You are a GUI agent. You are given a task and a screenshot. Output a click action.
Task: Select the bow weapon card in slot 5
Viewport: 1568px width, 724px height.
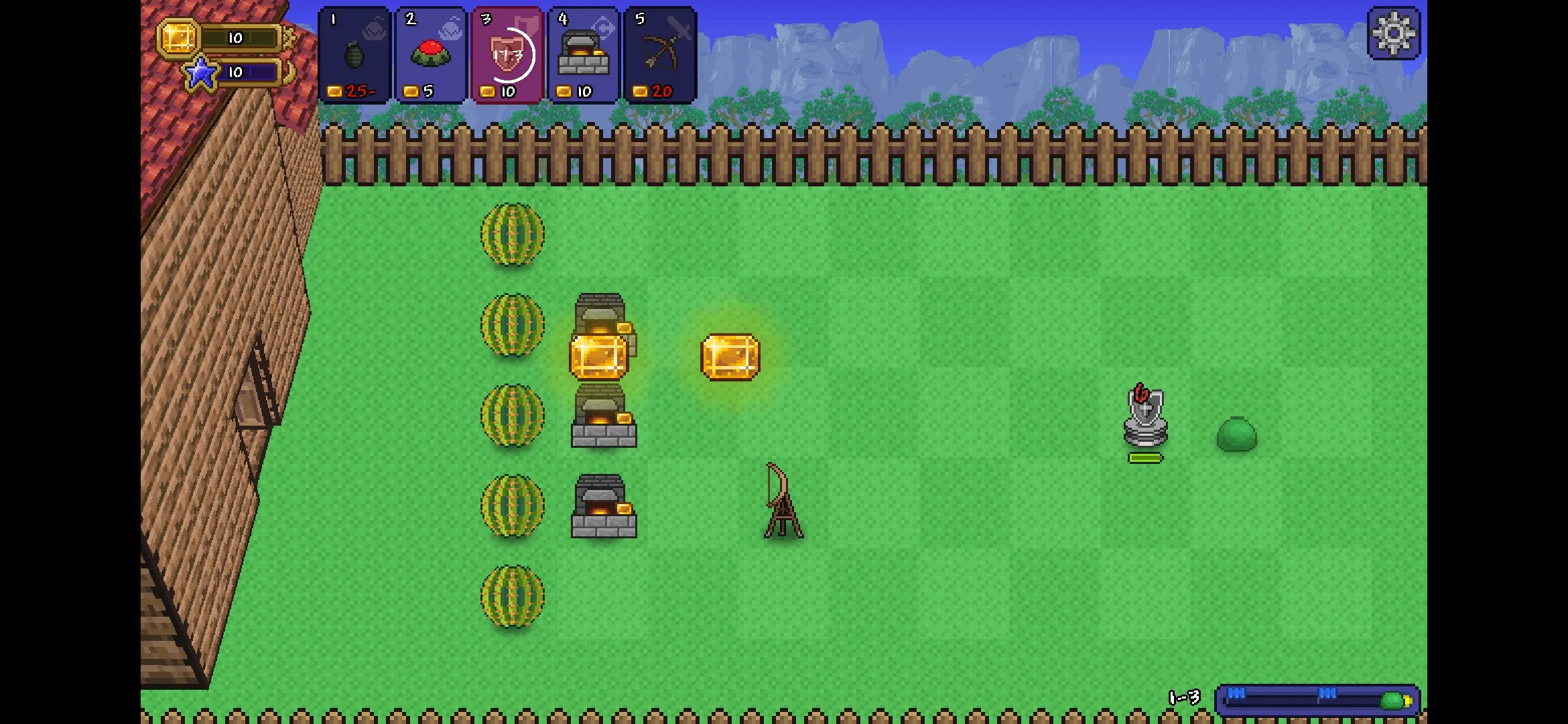659,54
